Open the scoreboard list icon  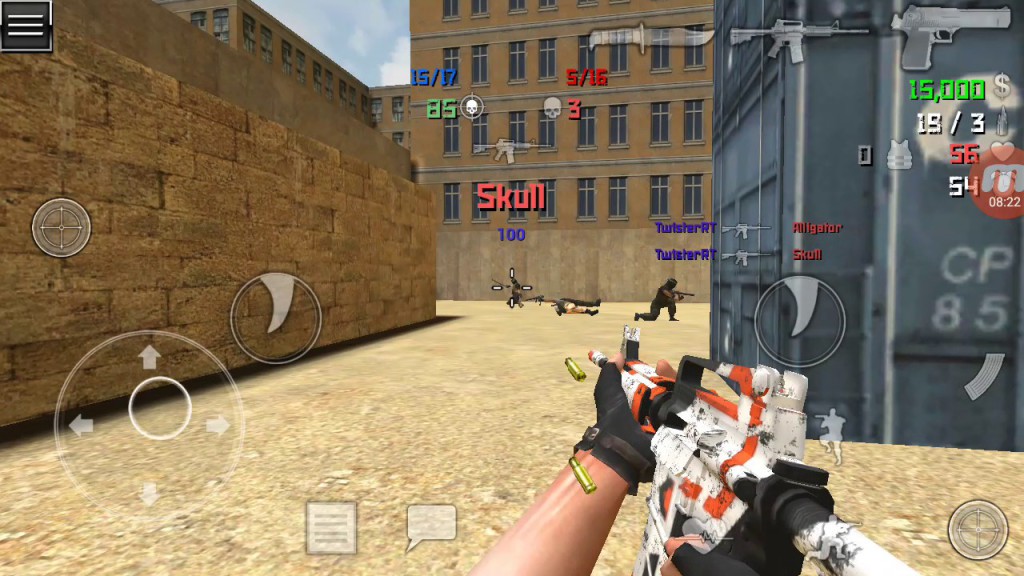coord(331,527)
